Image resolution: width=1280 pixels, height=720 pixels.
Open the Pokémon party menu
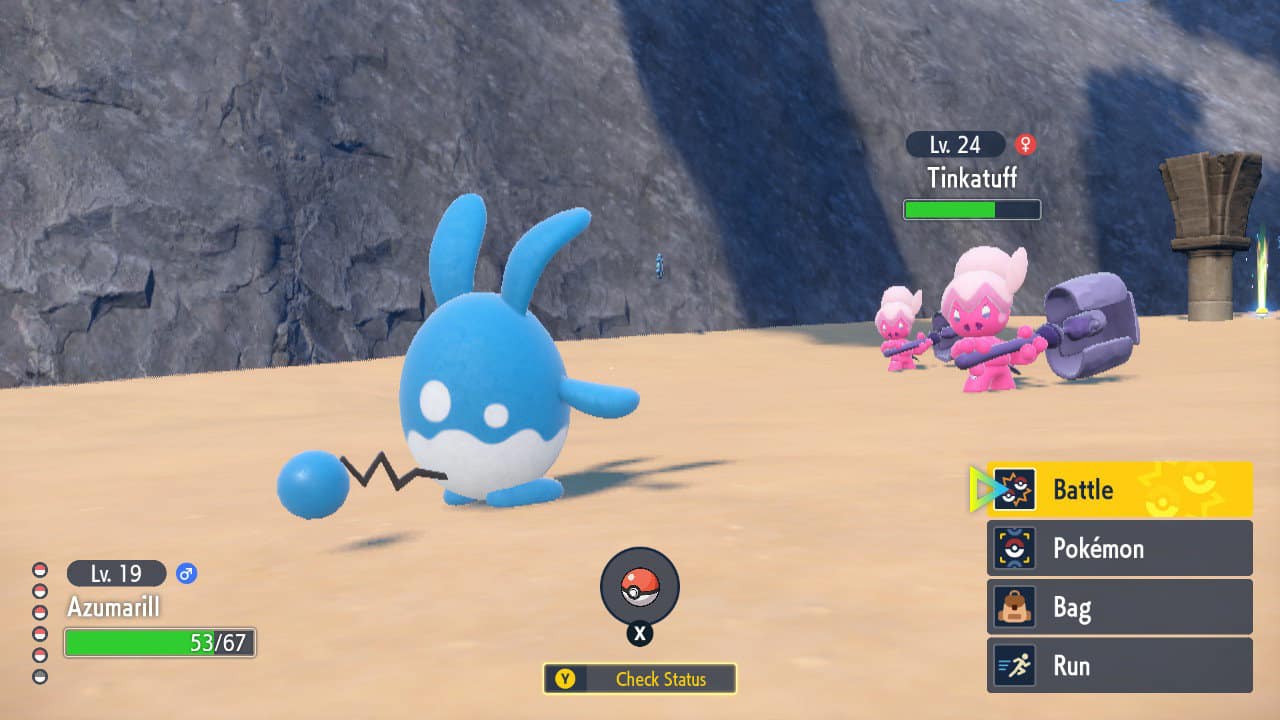coord(1120,548)
